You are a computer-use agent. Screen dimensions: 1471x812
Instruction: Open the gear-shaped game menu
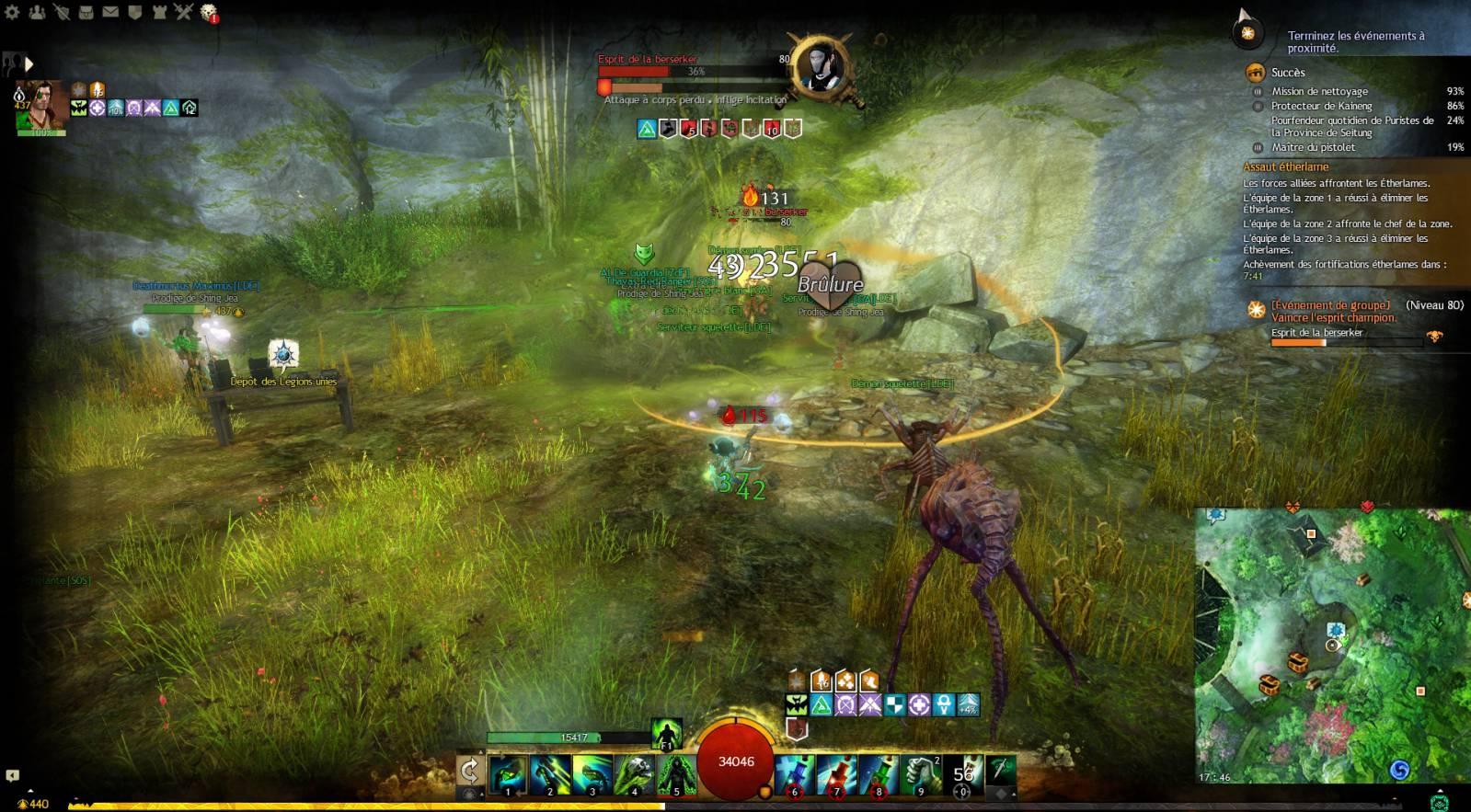pos(12,12)
